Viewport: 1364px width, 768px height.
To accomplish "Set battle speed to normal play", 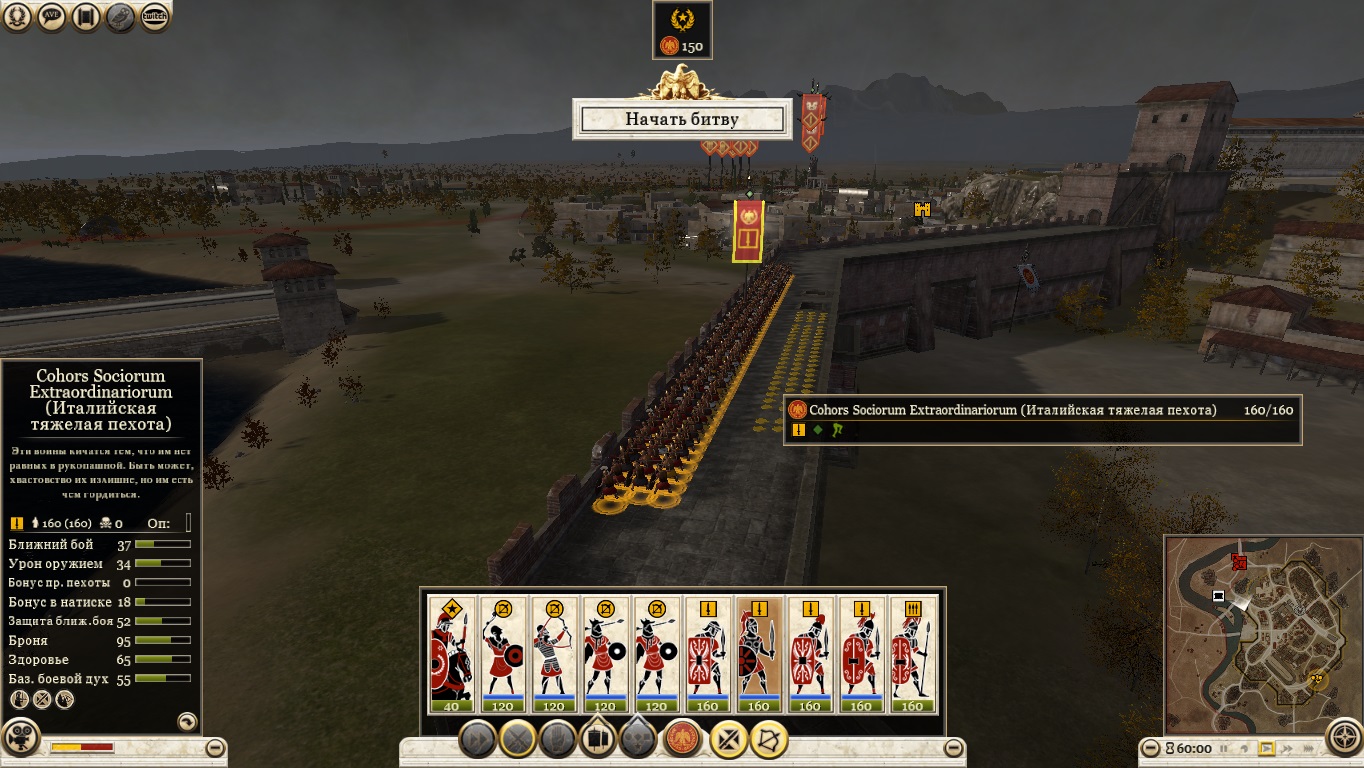I will coord(1266,748).
